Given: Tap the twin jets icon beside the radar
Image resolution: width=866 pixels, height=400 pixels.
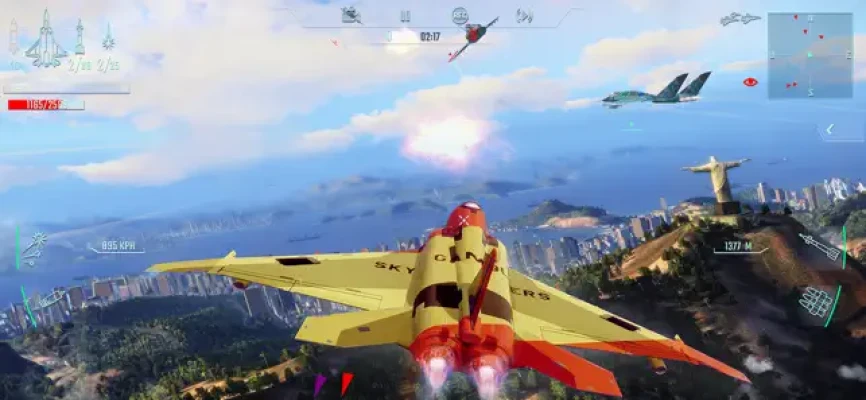Looking at the screenshot, I should (x=739, y=19).
